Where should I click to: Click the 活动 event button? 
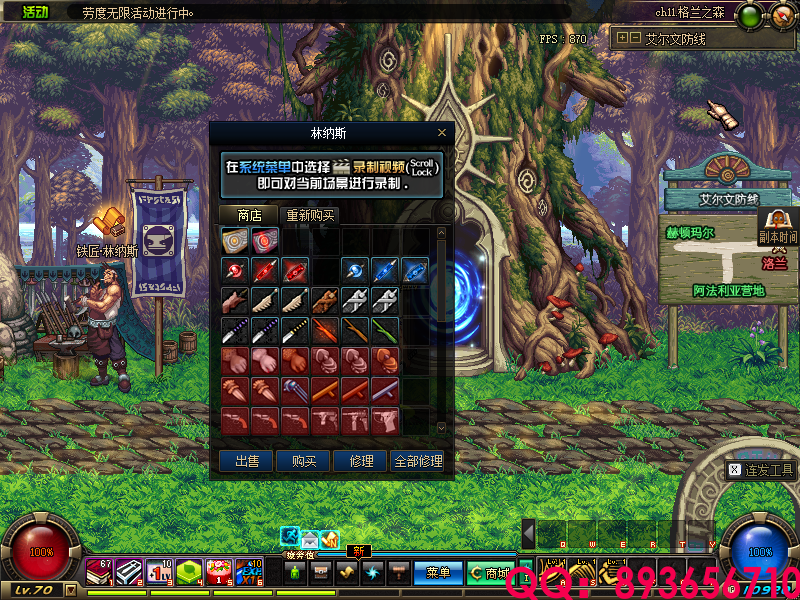(35, 12)
